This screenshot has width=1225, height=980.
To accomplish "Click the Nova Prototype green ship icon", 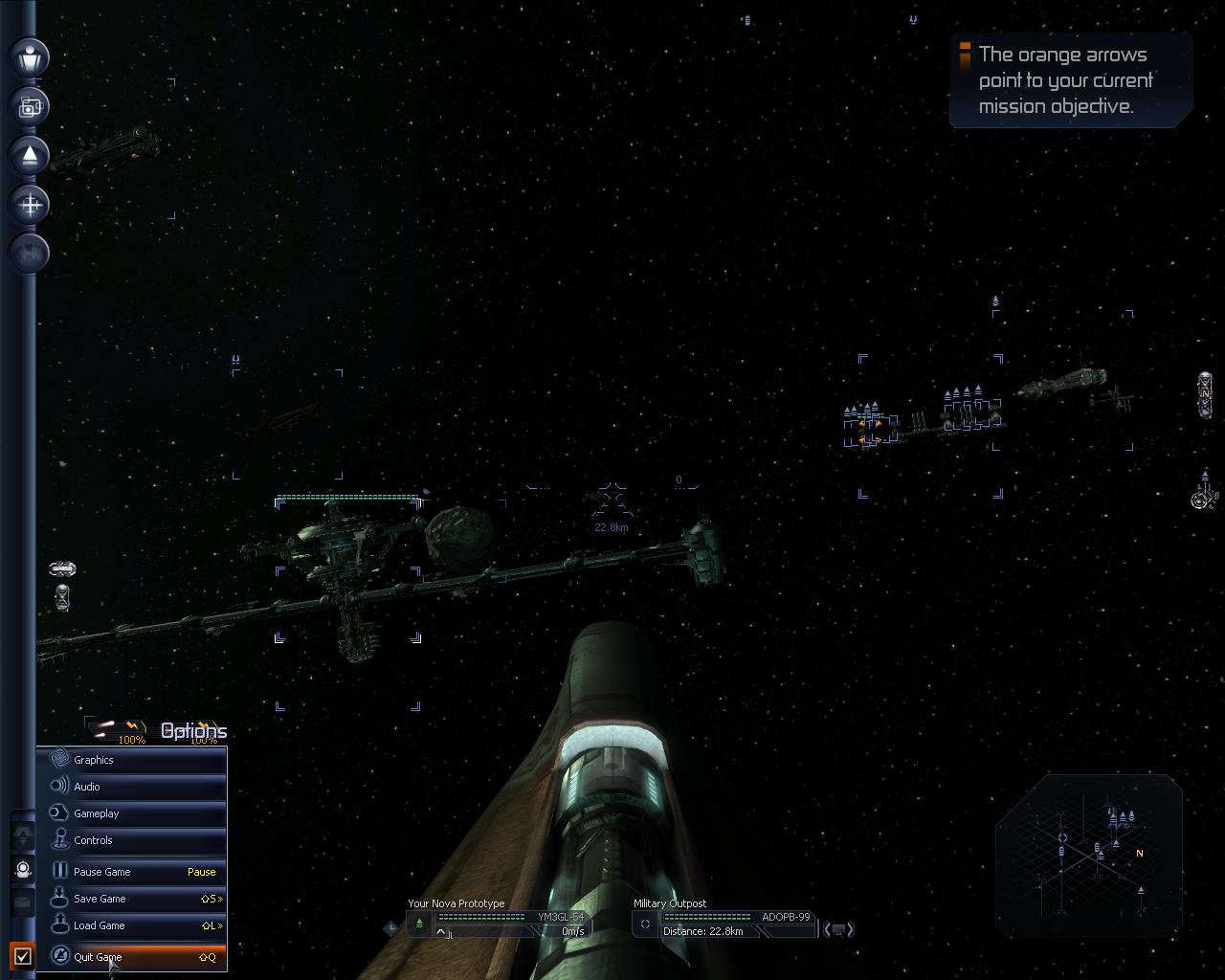I will [419, 924].
